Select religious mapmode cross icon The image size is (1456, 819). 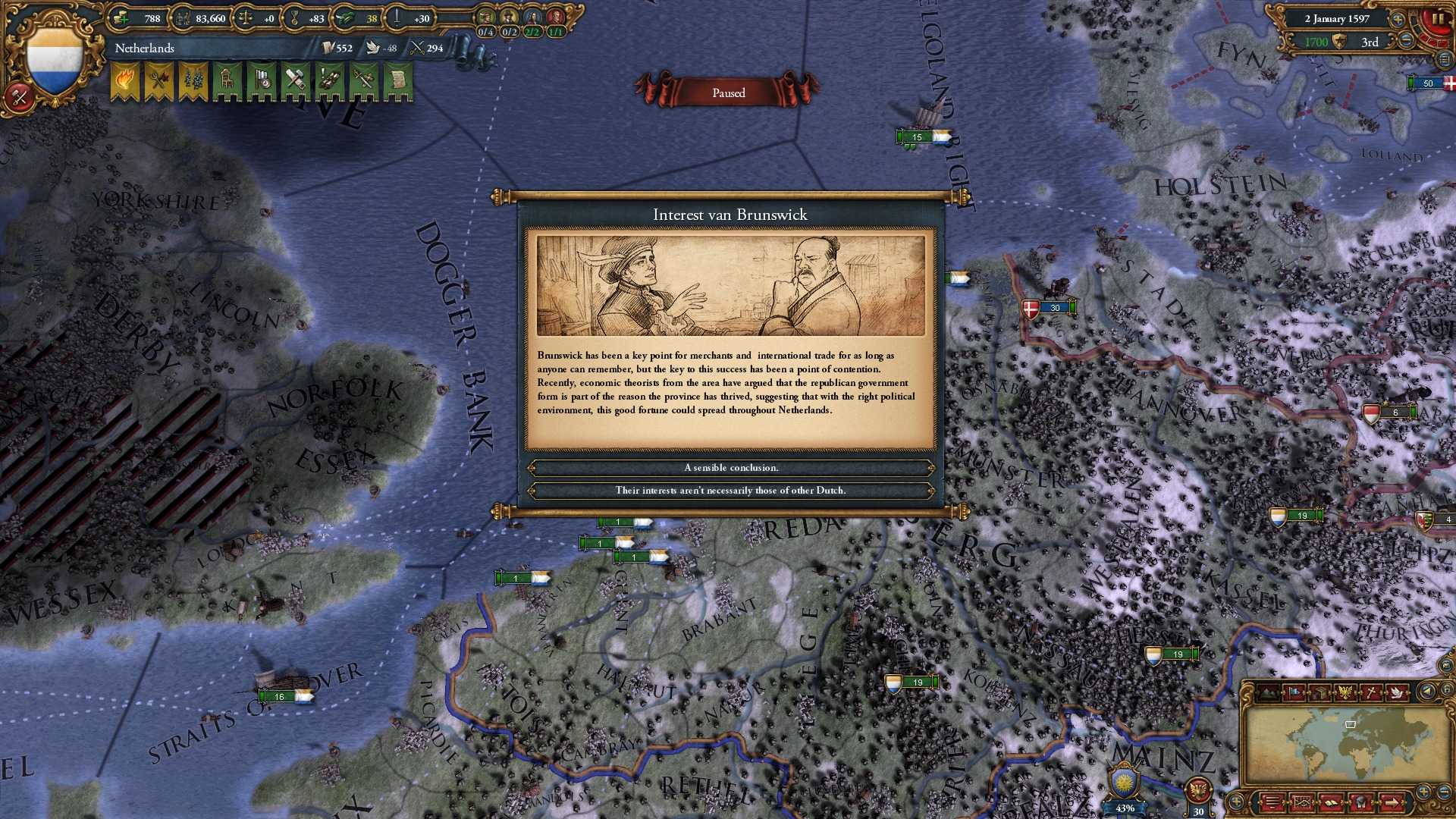click(1373, 692)
